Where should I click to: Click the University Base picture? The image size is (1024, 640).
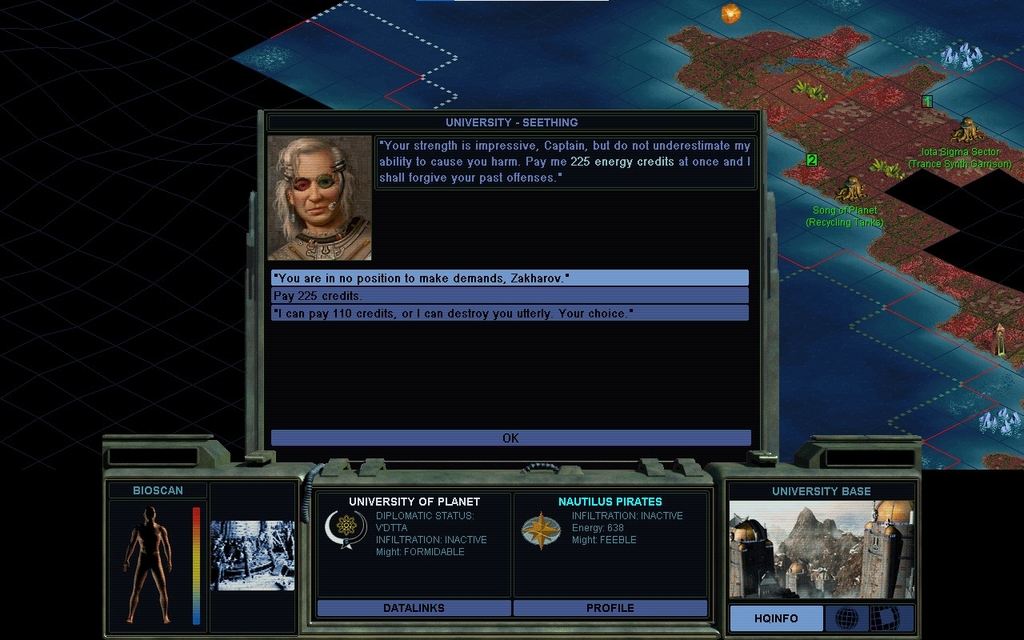click(x=821, y=549)
